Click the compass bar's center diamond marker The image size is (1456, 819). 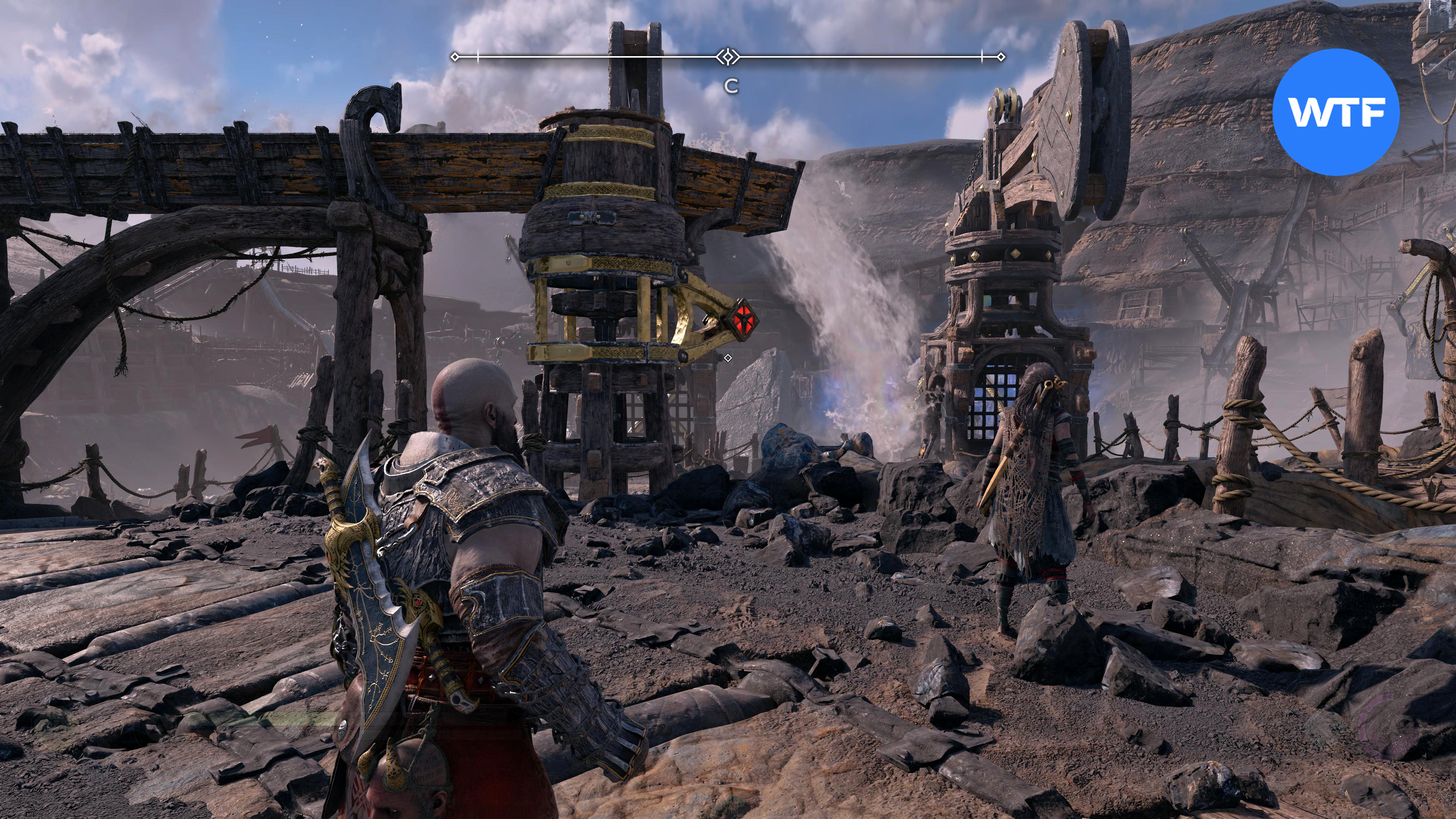pyautogui.click(x=728, y=56)
